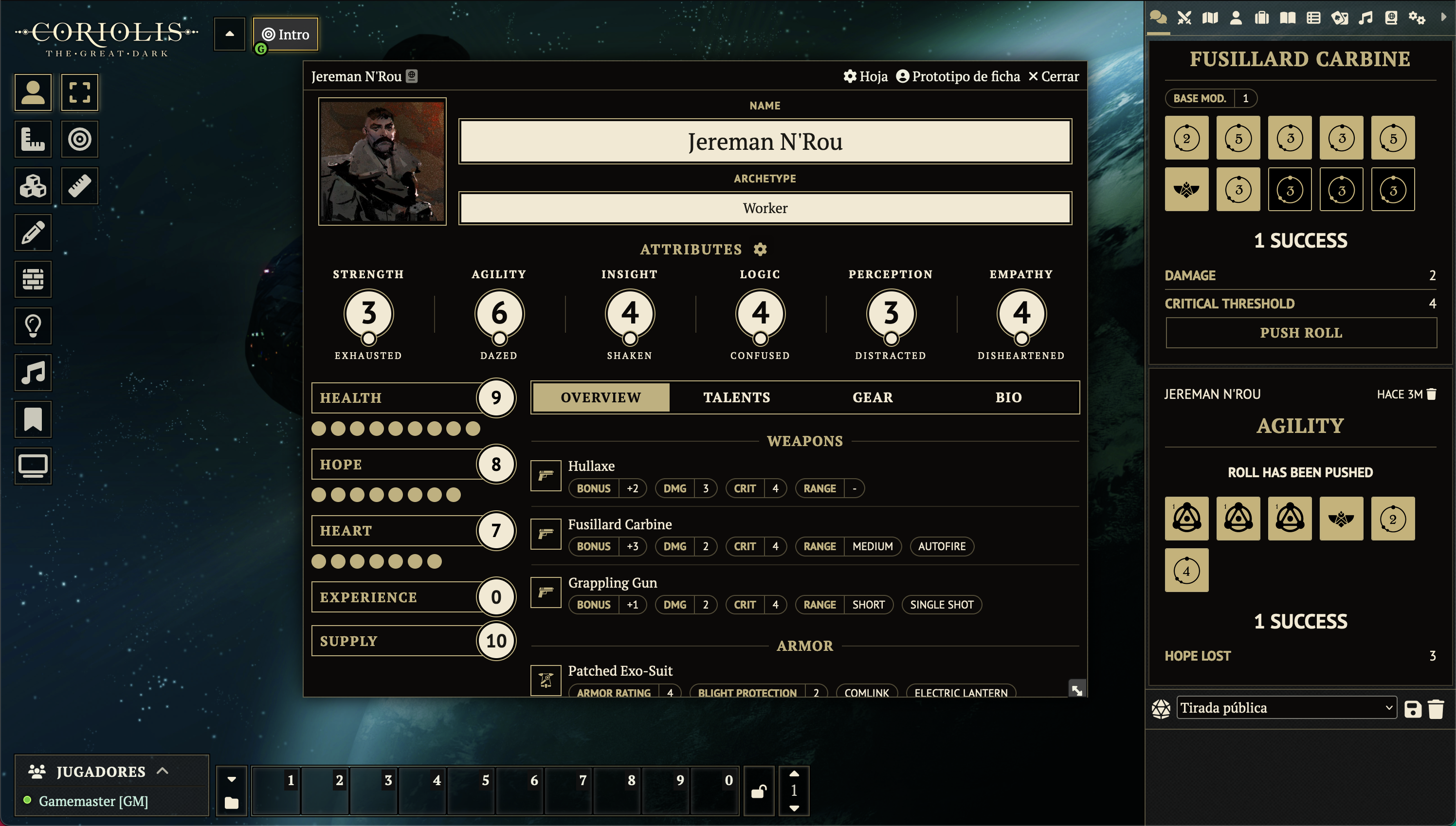Open the Tirada pública roll mode dropdown
The height and width of the screenshot is (826, 1456).
tap(1286, 707)
